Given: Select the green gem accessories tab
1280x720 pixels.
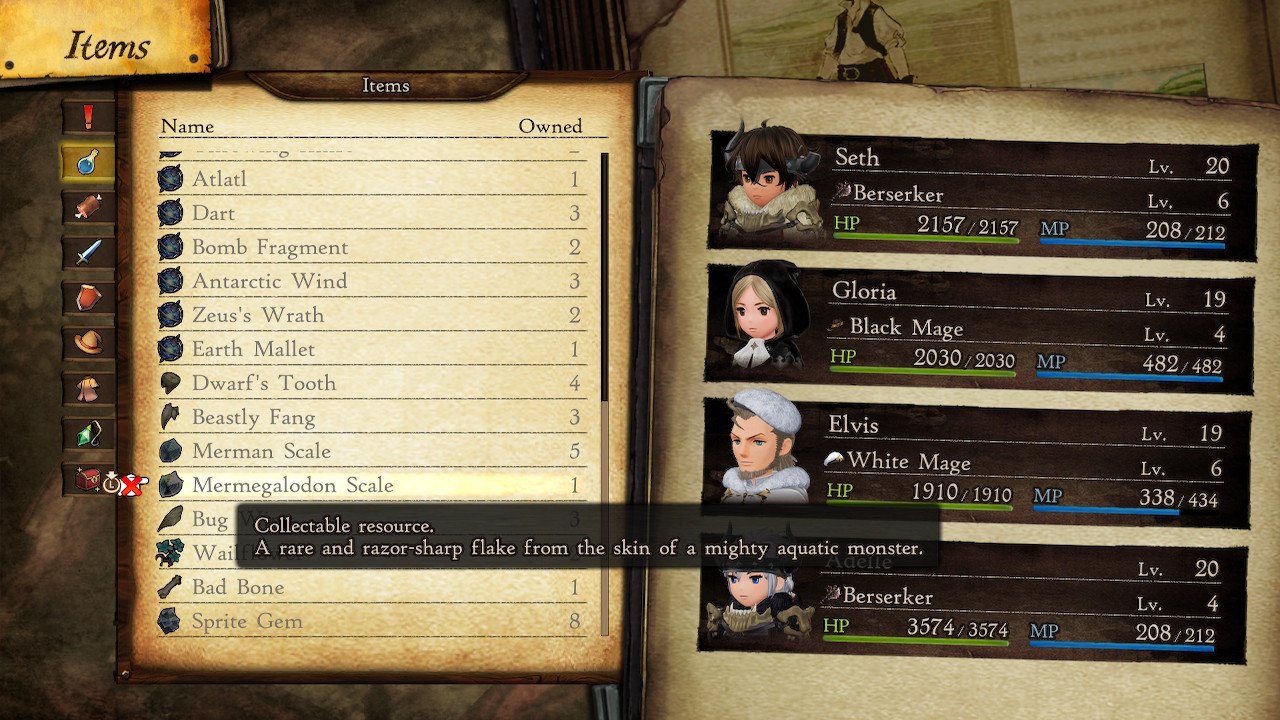Looking at the screenshot, I should [88, 433].
